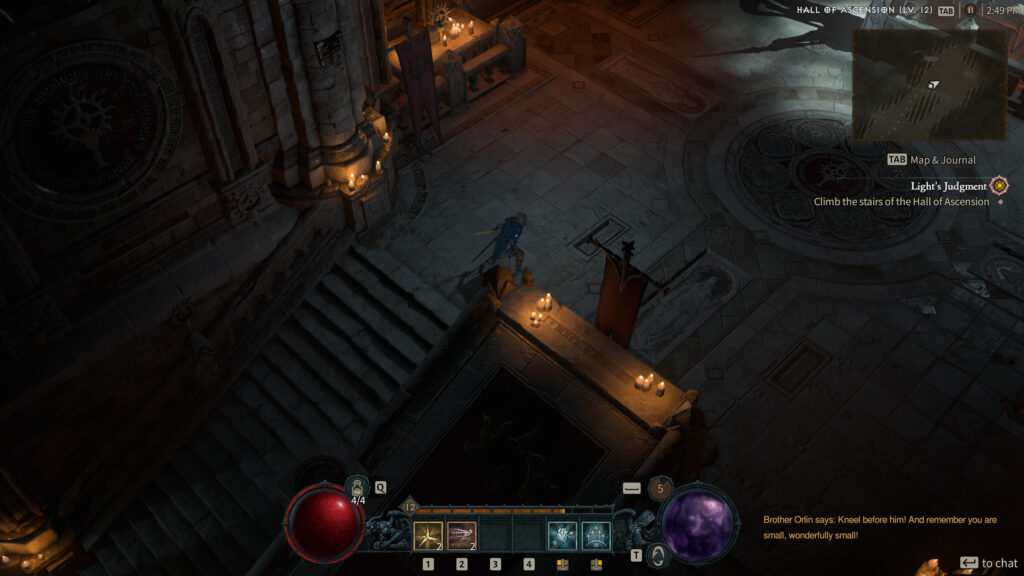The height and width of the screenshot is (576, 1024).
Task: Click the pause icon beside the clock
Action: pyautogui.click(x=969, y=10)
